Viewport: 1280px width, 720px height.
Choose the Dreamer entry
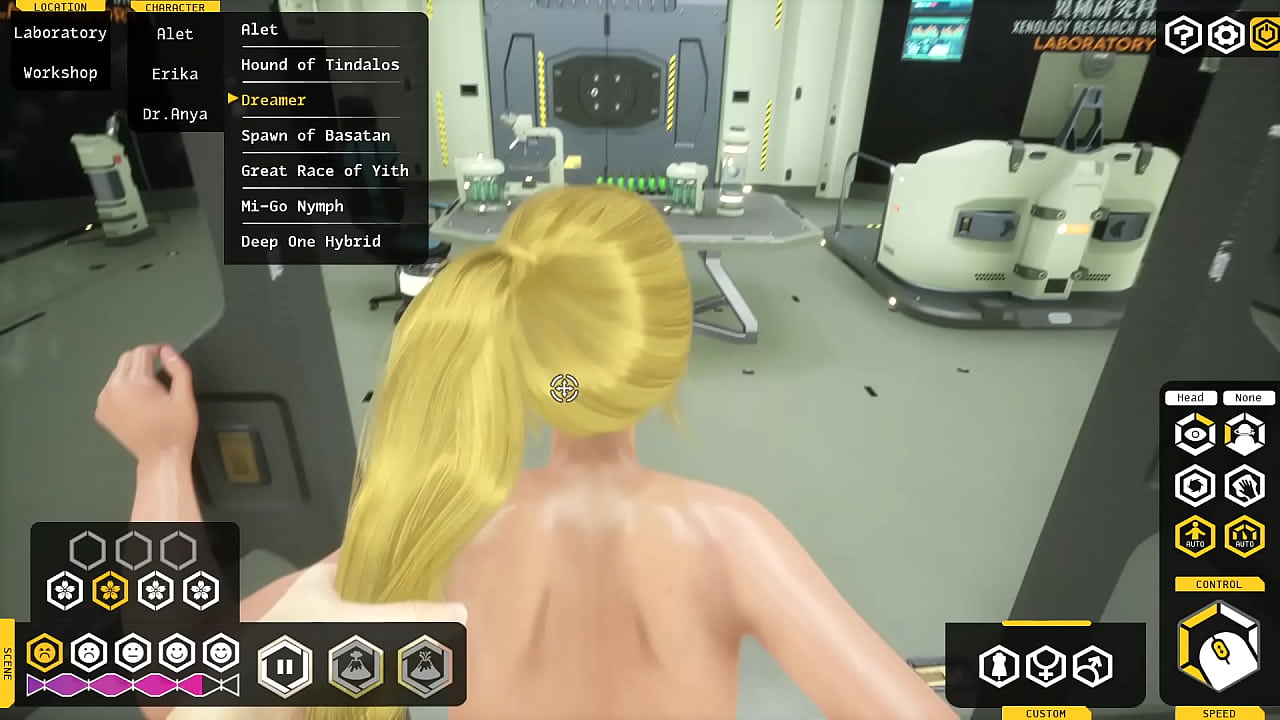click(273, 100)
